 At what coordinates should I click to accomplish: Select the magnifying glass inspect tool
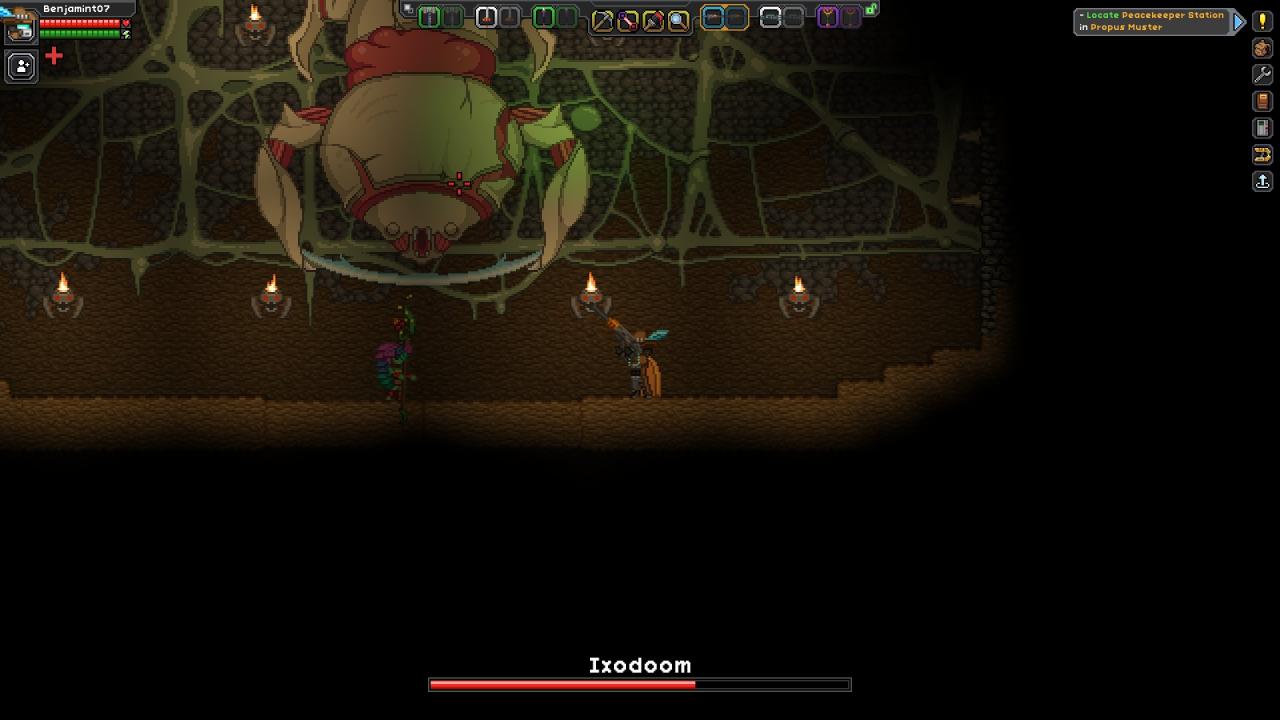click(x=678, y=20)
